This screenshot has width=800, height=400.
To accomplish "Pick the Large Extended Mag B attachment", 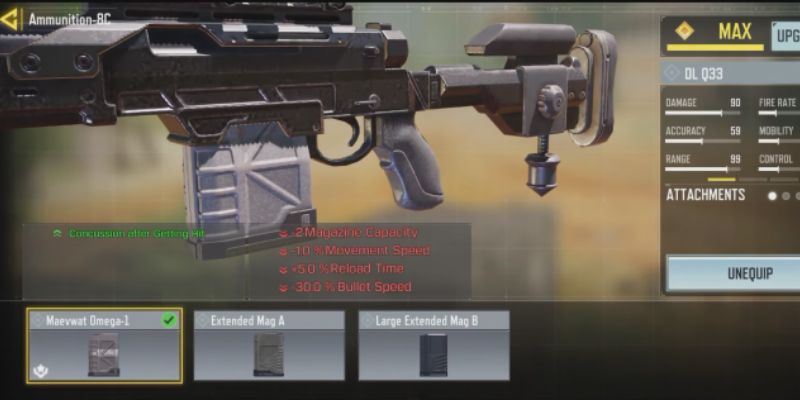I will point(433,345).
